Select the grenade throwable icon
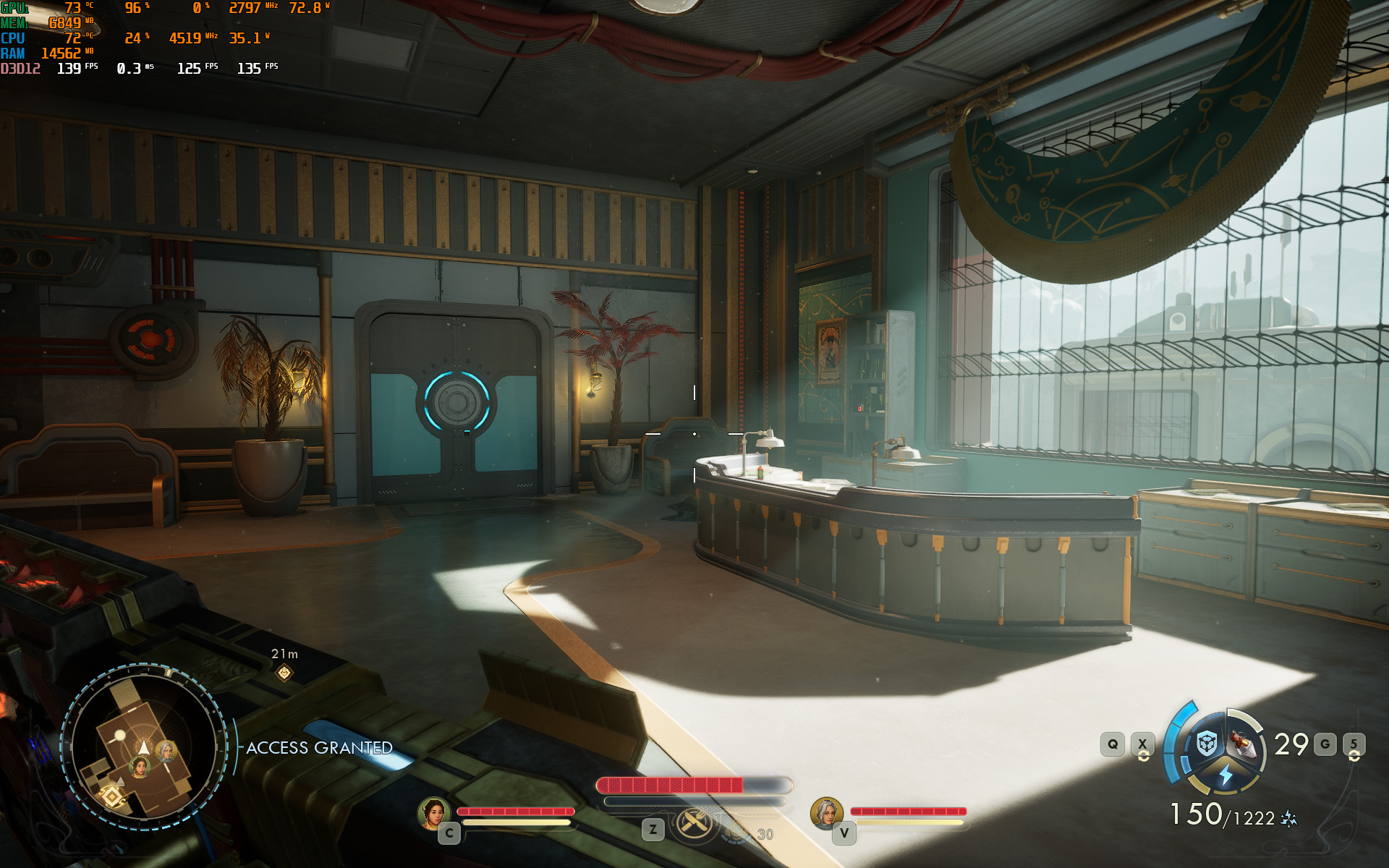The height and width of the screenshot is (868, 1389). tap(1243, 744)
